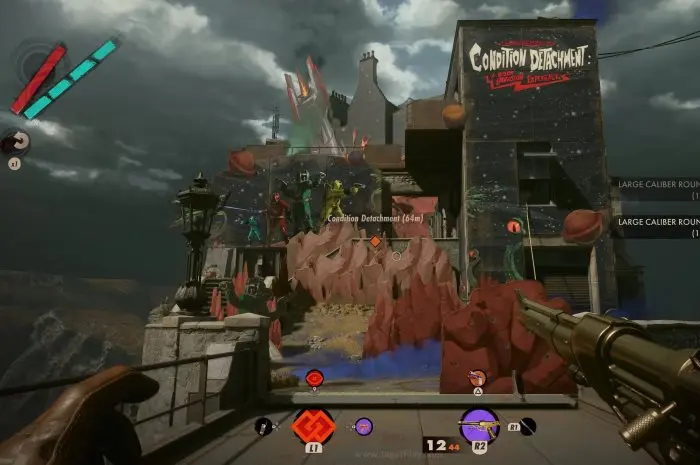Select the Condition Detachment objective marker

(375, 241)
